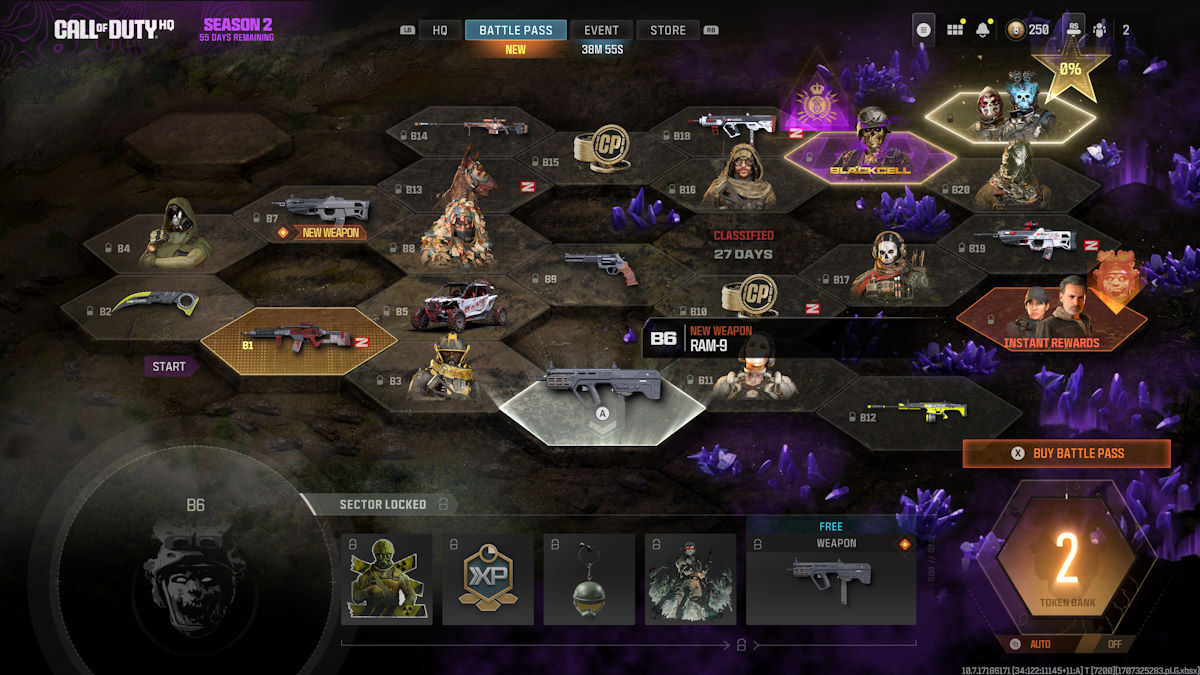1200x675 pixels.
Task: Open the COD Points balance
Action: pyautogui.click(x=1027, y=30)
